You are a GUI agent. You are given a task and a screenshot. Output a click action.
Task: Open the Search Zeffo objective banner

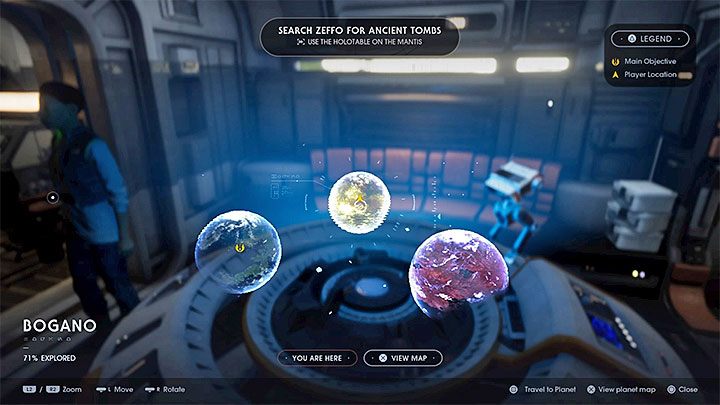click(x=359, y=37)
